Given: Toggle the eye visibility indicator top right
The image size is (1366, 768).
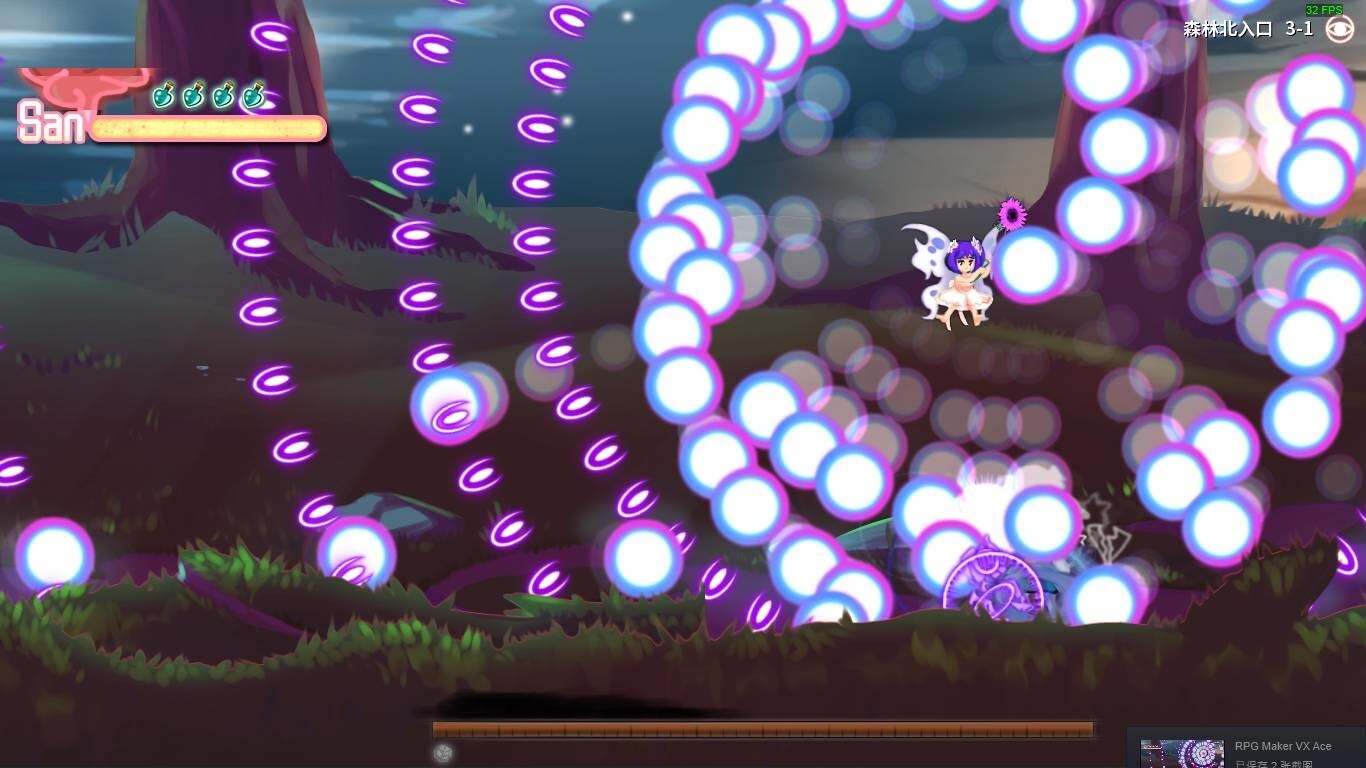Looking at the screenshot, I should pos(1340,29).
